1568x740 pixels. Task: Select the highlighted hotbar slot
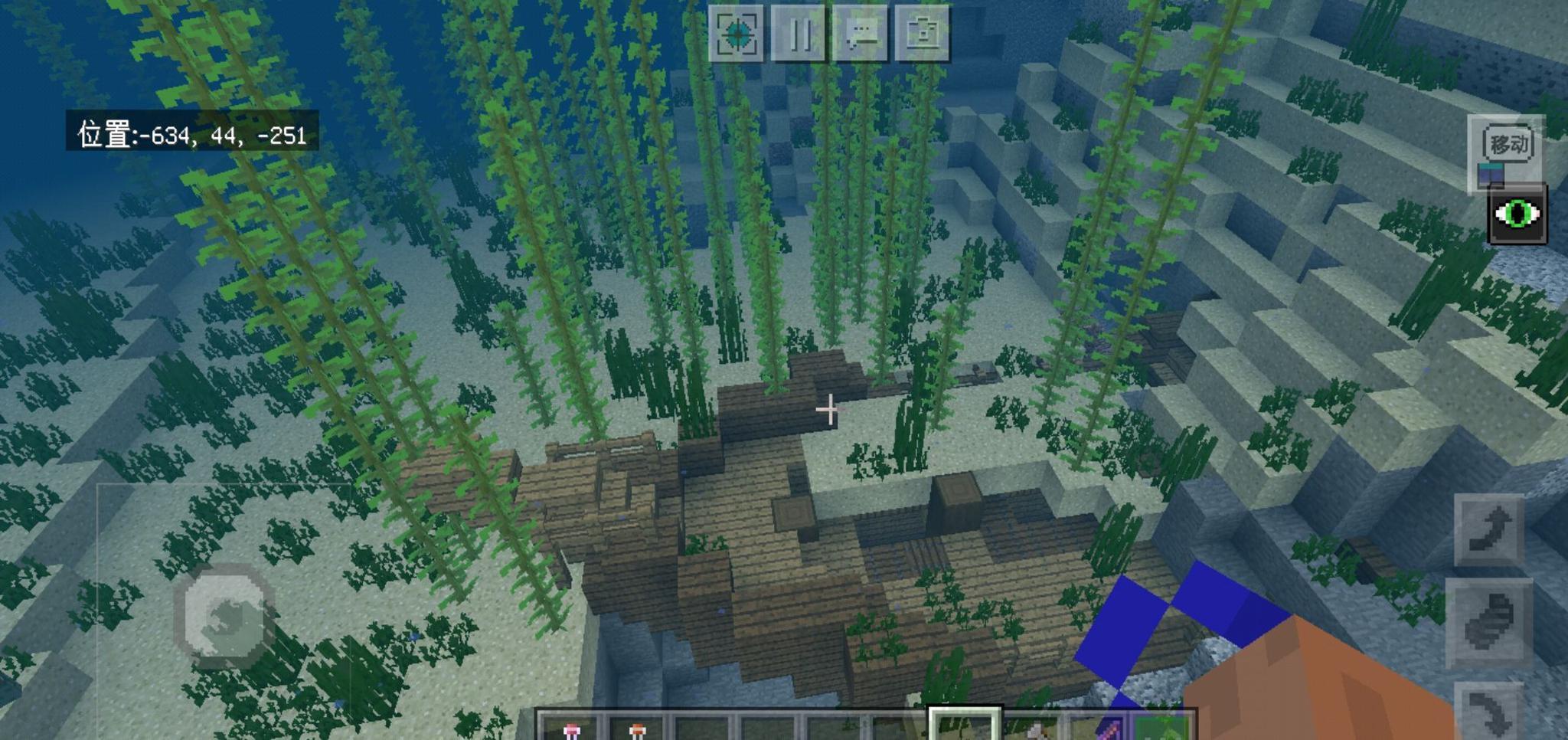coord(964,726)
